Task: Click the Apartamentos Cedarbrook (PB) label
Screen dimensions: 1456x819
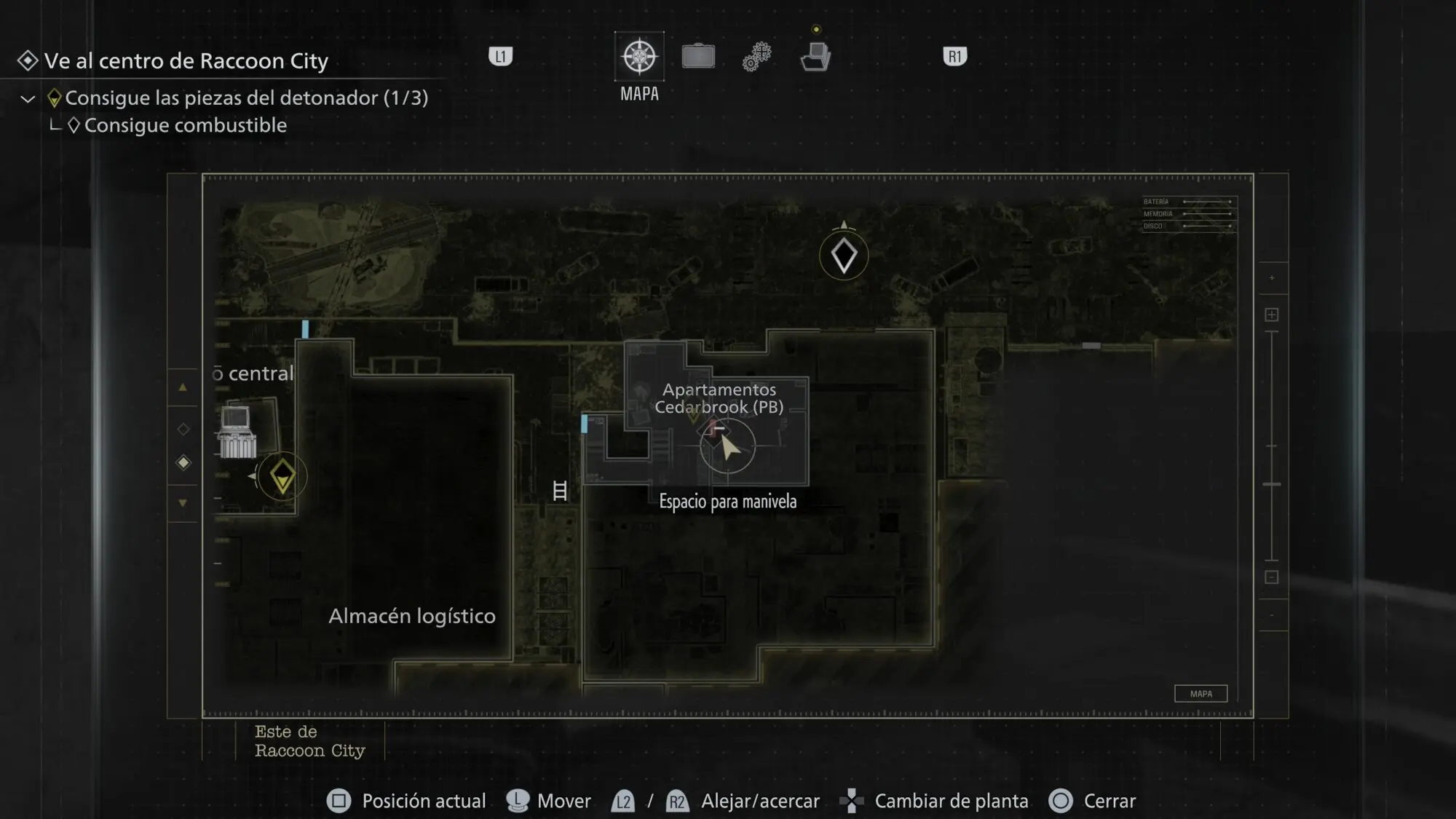Action: pyautogui.click(x=719, y=398)
